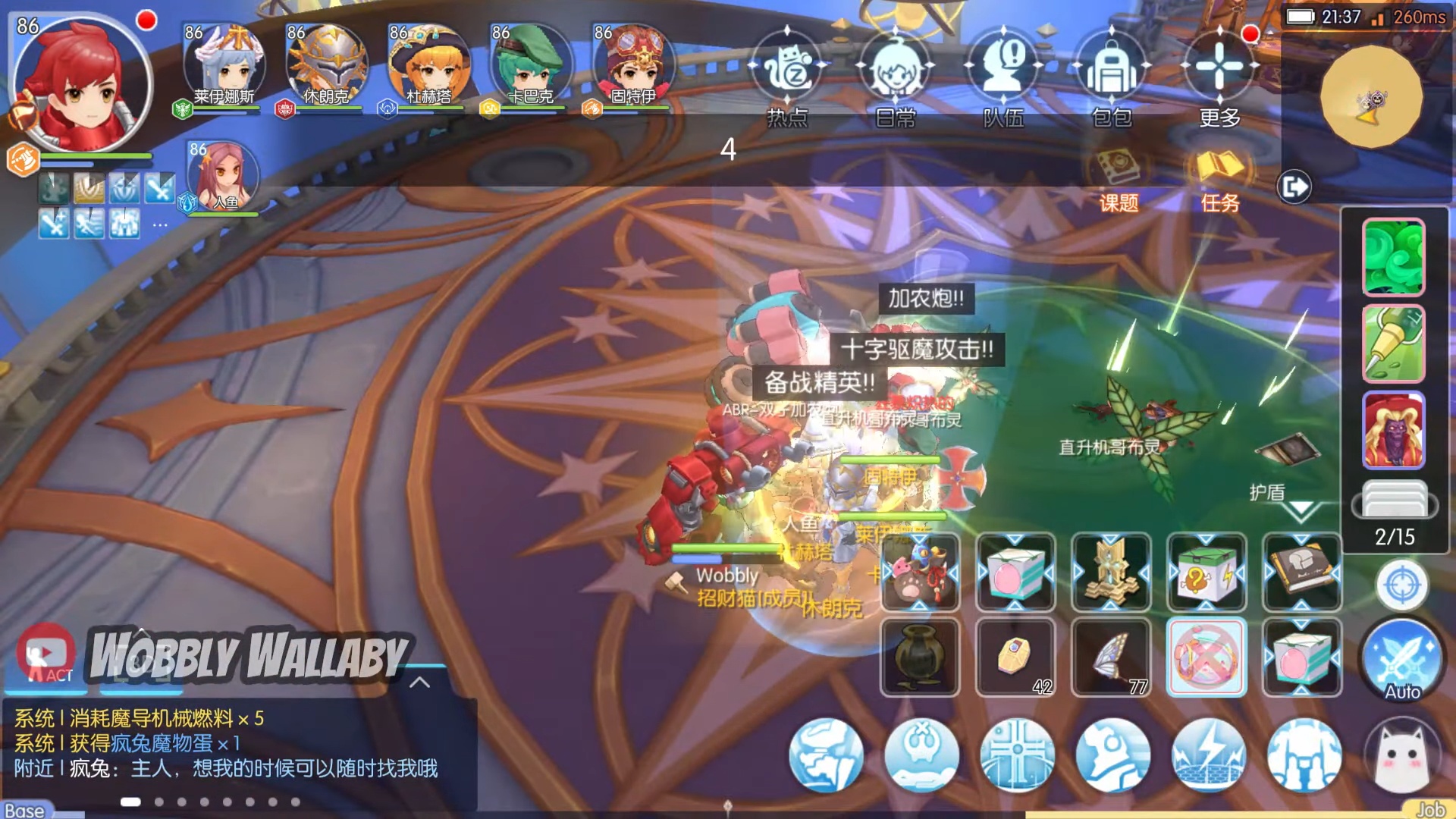
Task: Collapse the chat log with the chevron
Action: [419, 682]
